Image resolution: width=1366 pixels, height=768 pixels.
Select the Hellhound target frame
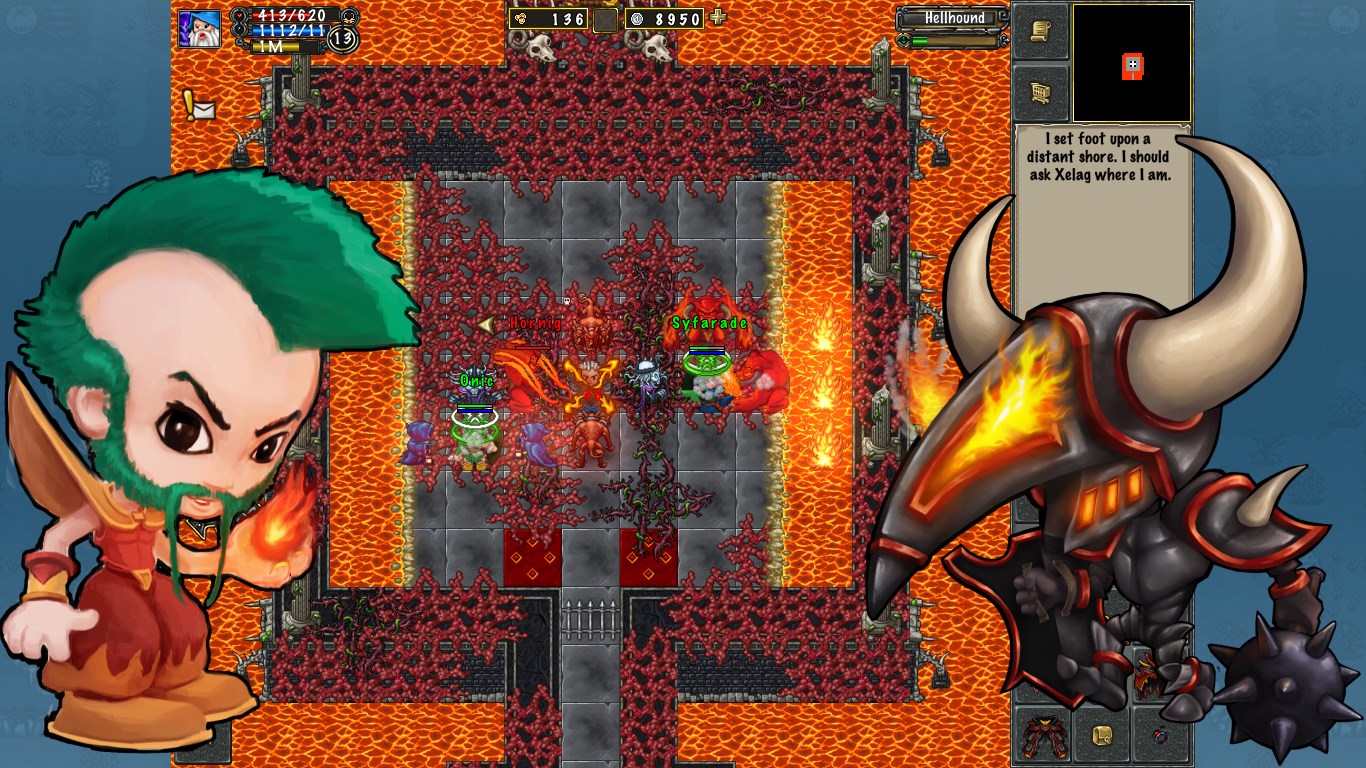pos(953,18)
